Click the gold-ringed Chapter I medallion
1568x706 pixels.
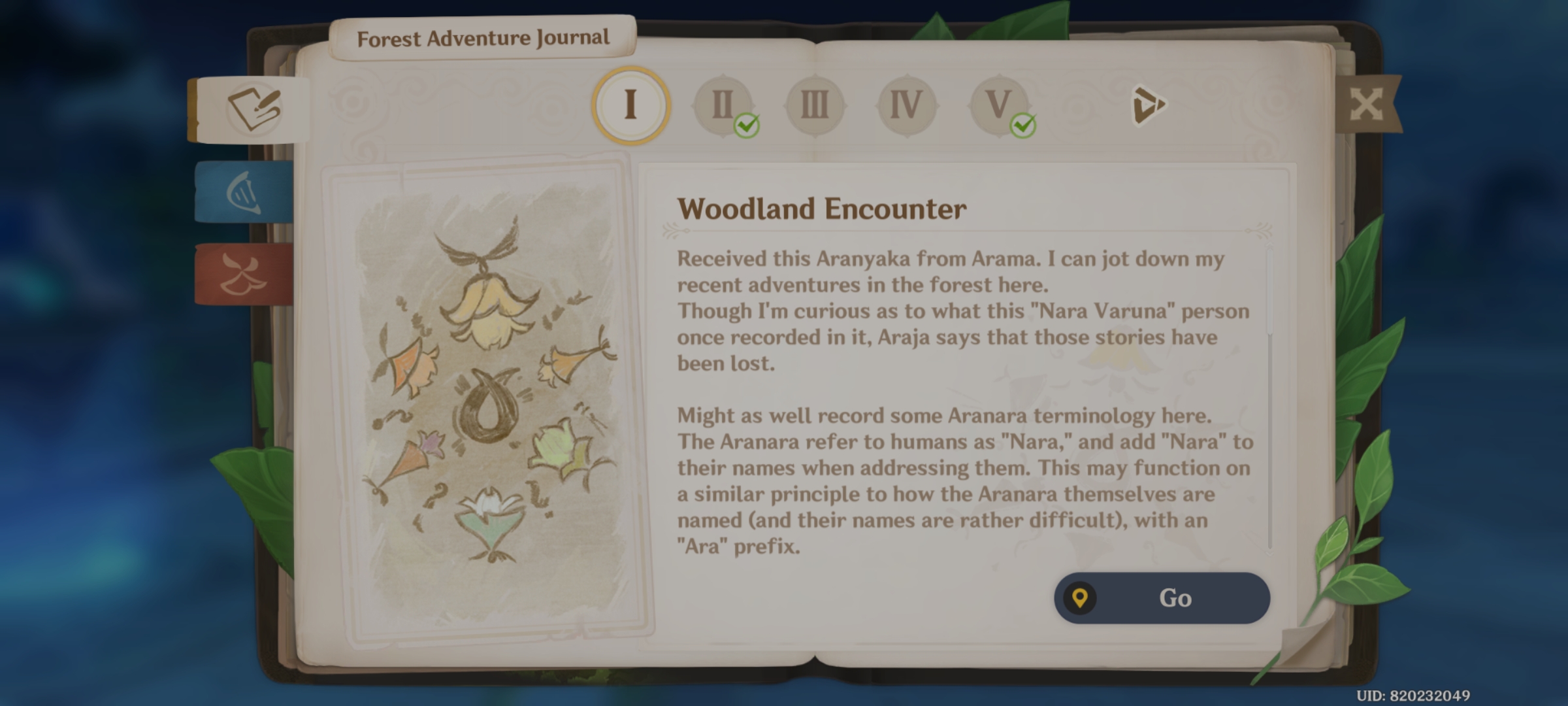pyautogui.click(x=629, y=105)
